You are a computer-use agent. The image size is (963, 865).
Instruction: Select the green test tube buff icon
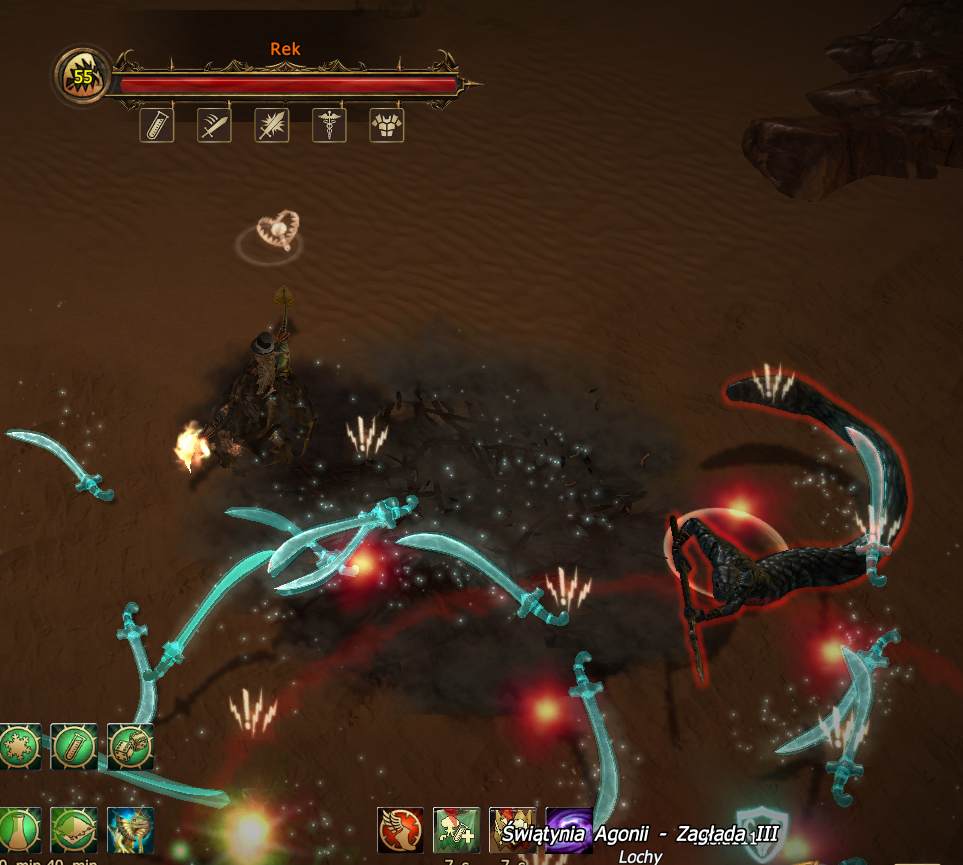pyautogui.click(x=74, y=747)
